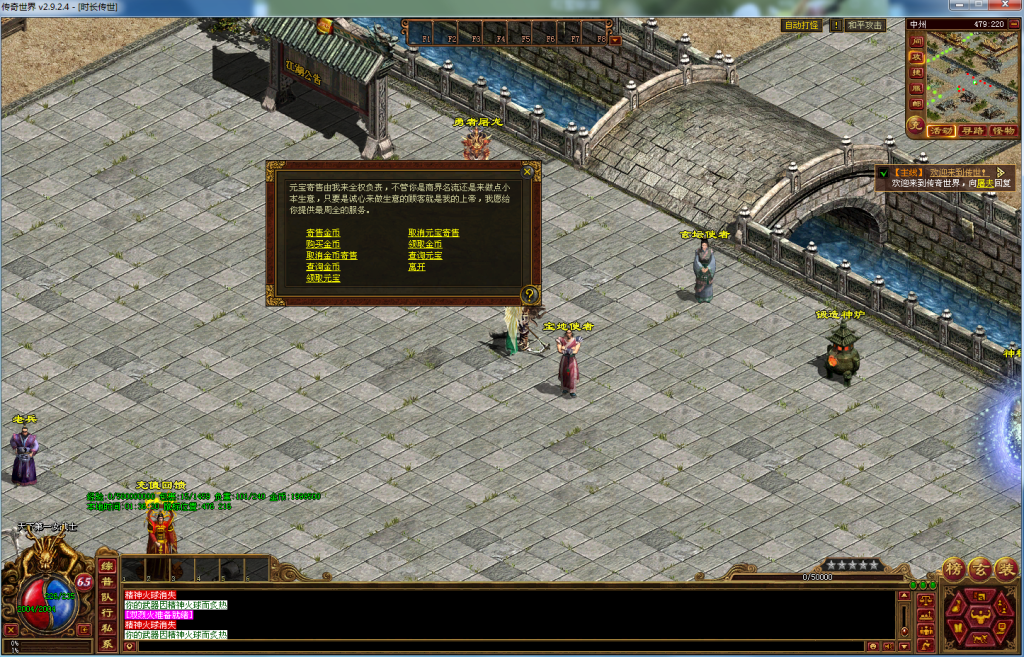Image resolution: width=1024 pixels, height=657 pixels.
Task: Show the 怪物 monsters list
Action: 1002,131
